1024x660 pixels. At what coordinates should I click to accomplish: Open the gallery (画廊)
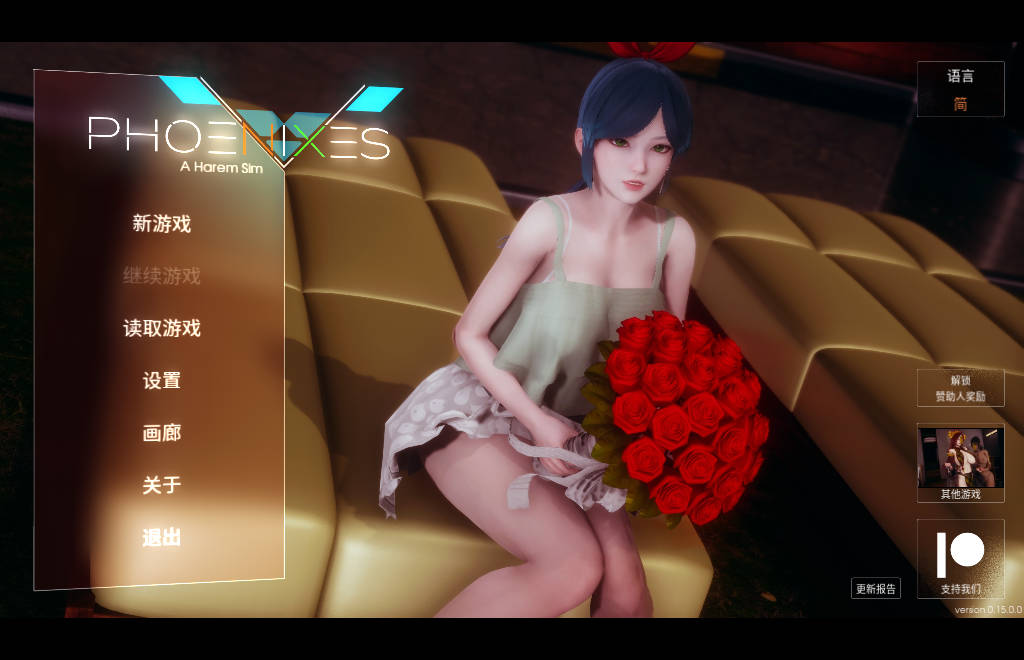[x=161, y=433]
